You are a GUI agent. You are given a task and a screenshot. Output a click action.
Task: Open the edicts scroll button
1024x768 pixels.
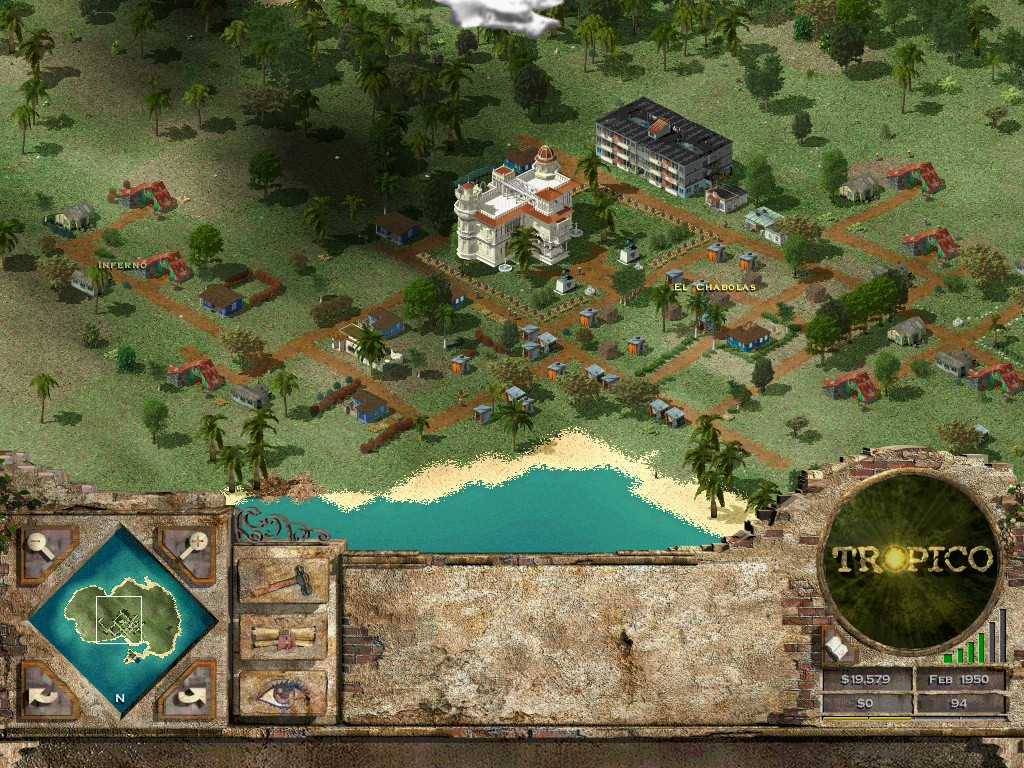click(283, 637)
